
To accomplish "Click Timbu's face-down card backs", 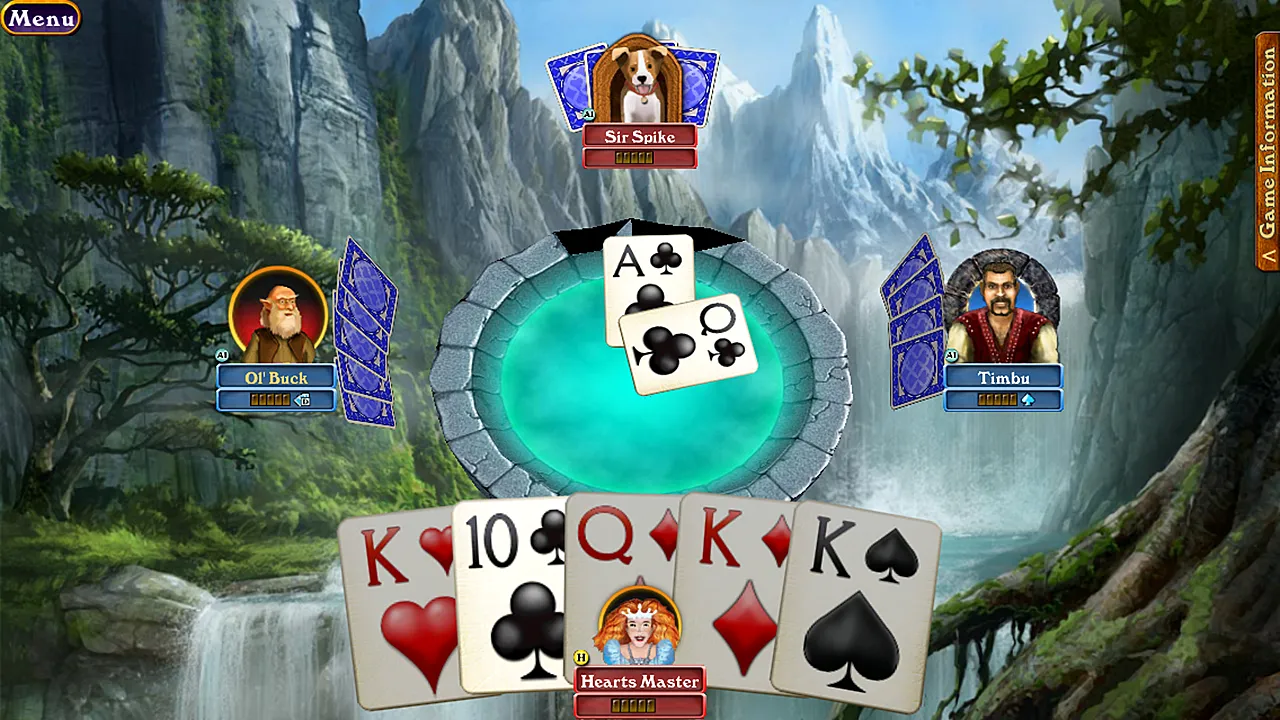I will [910, 330].
